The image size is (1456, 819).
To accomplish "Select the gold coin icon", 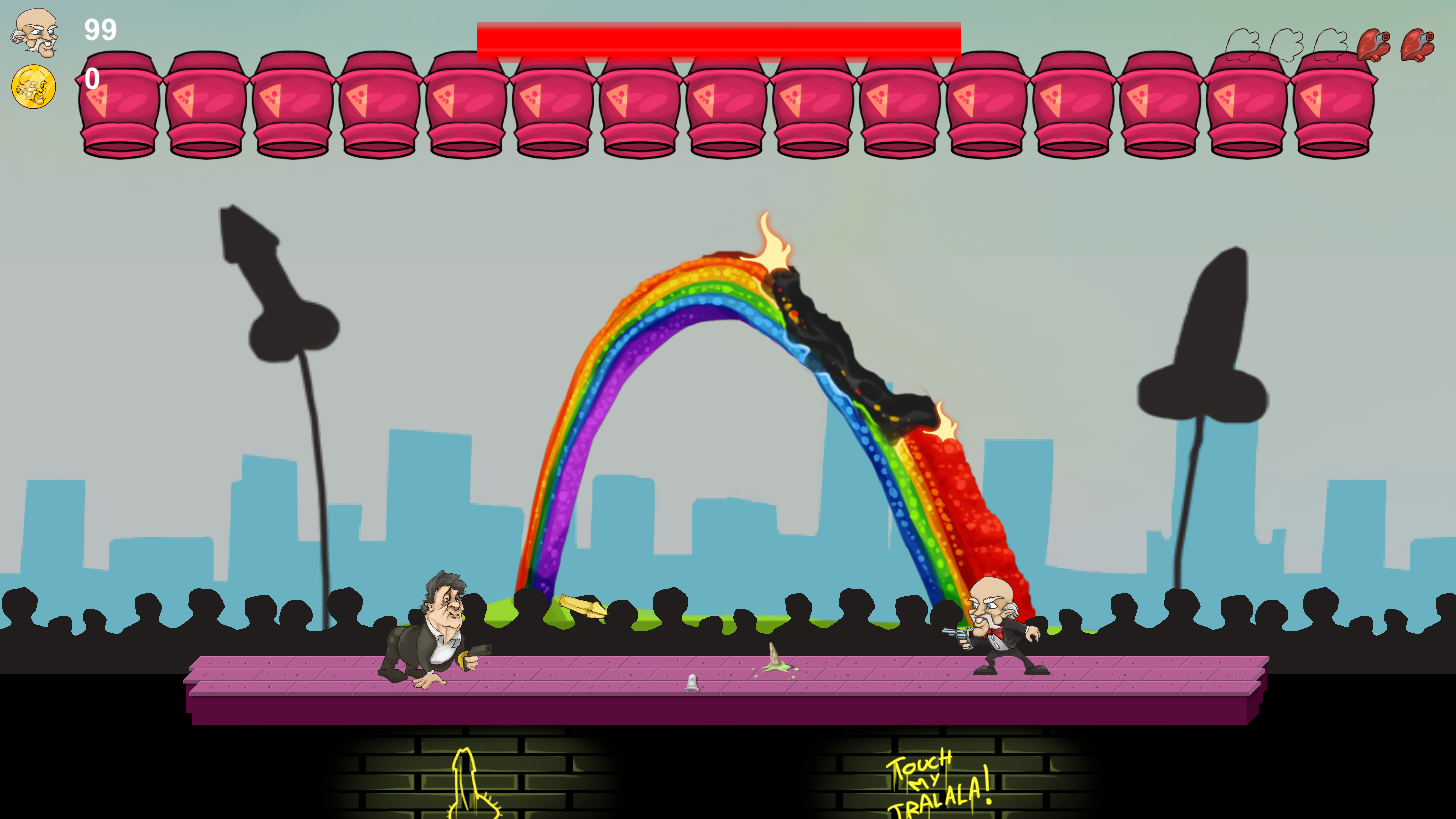I will click(33, 88).
